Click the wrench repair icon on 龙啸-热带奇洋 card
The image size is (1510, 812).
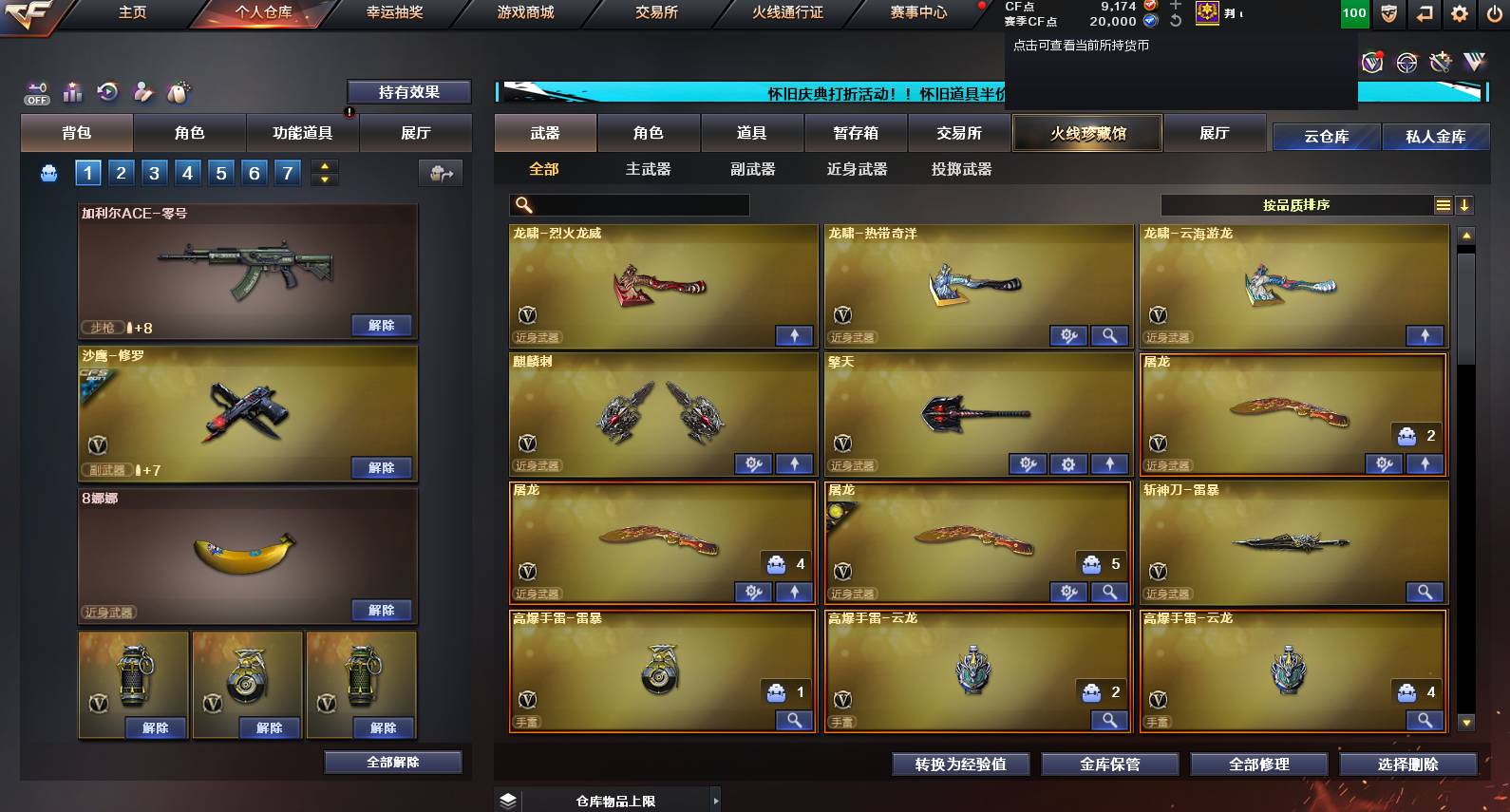point(1067,335)
